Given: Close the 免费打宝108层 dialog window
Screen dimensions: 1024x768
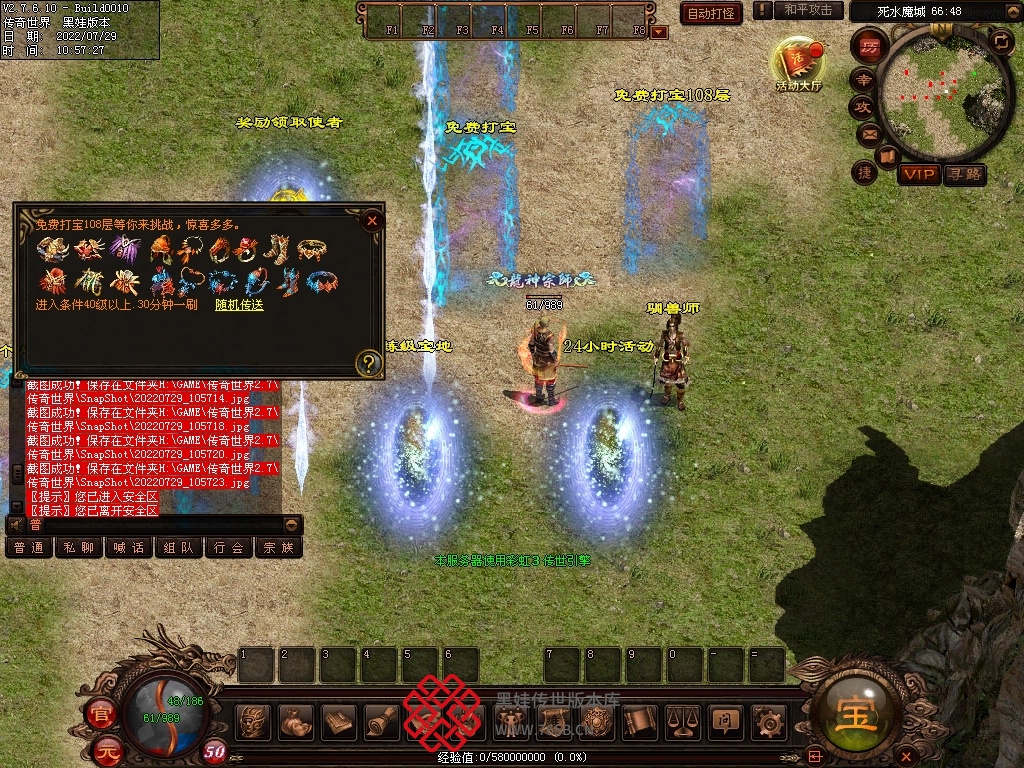Looking at the screenshot, I should tap(372, 221).
